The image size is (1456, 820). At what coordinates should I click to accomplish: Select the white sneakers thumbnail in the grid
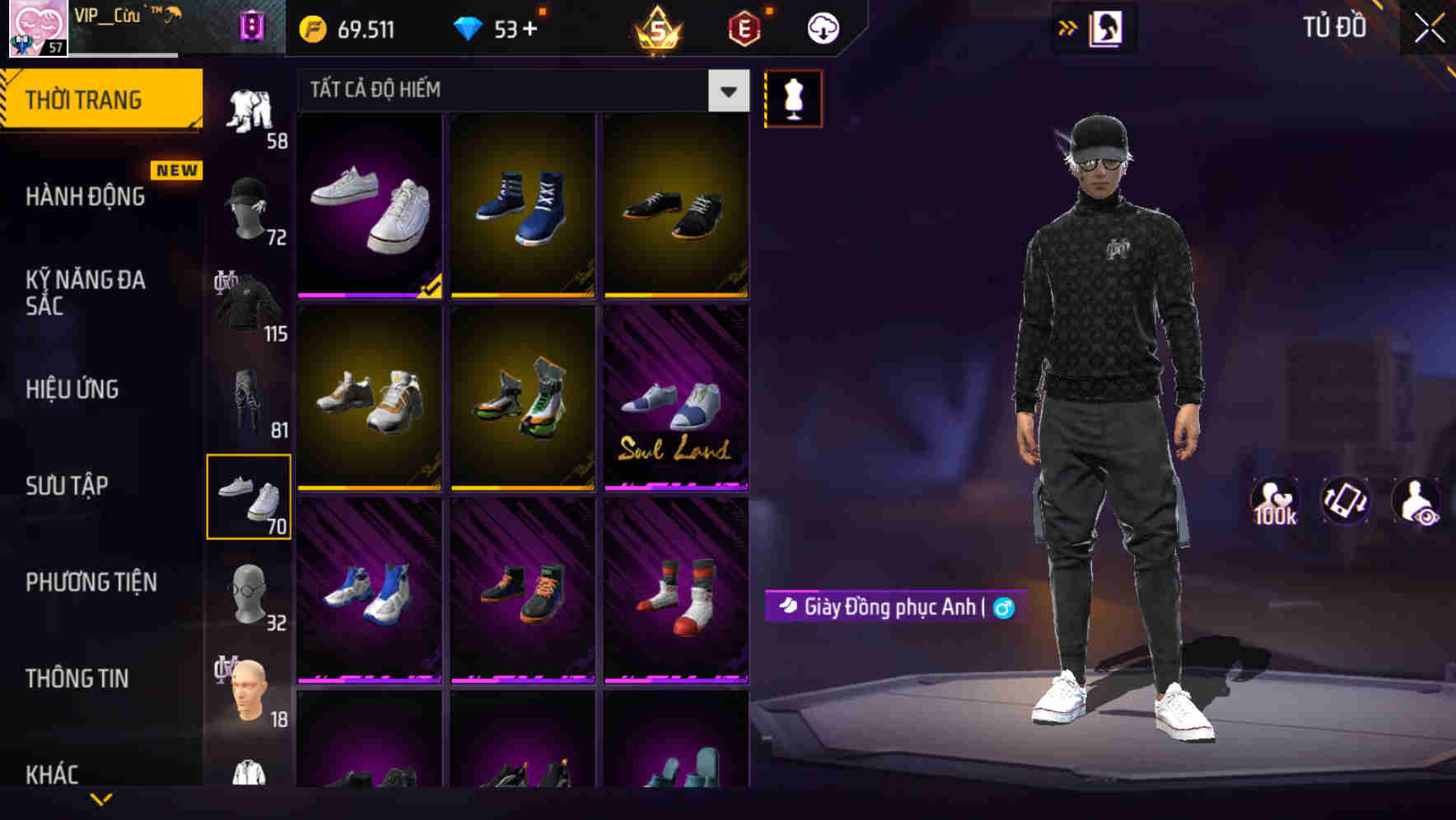[369, 206]
